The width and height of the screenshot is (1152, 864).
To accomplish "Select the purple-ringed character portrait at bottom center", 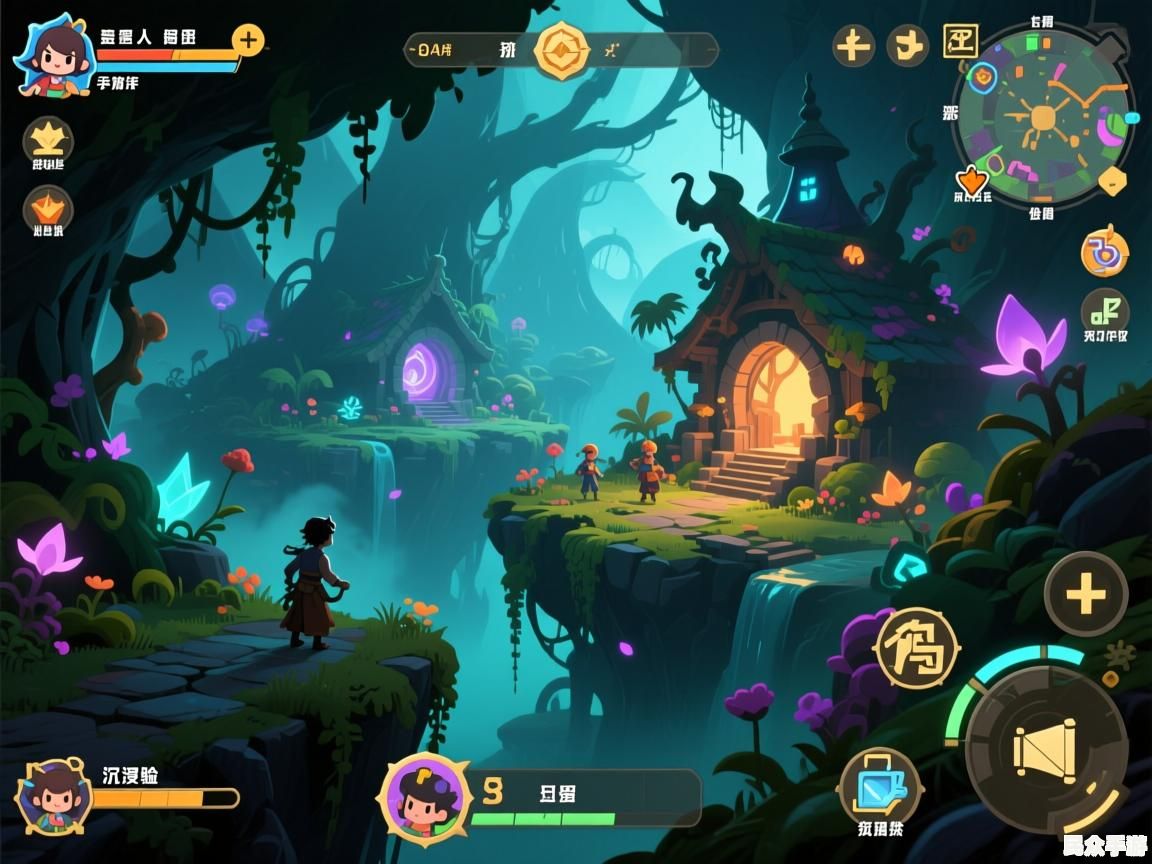I will 424,799.
